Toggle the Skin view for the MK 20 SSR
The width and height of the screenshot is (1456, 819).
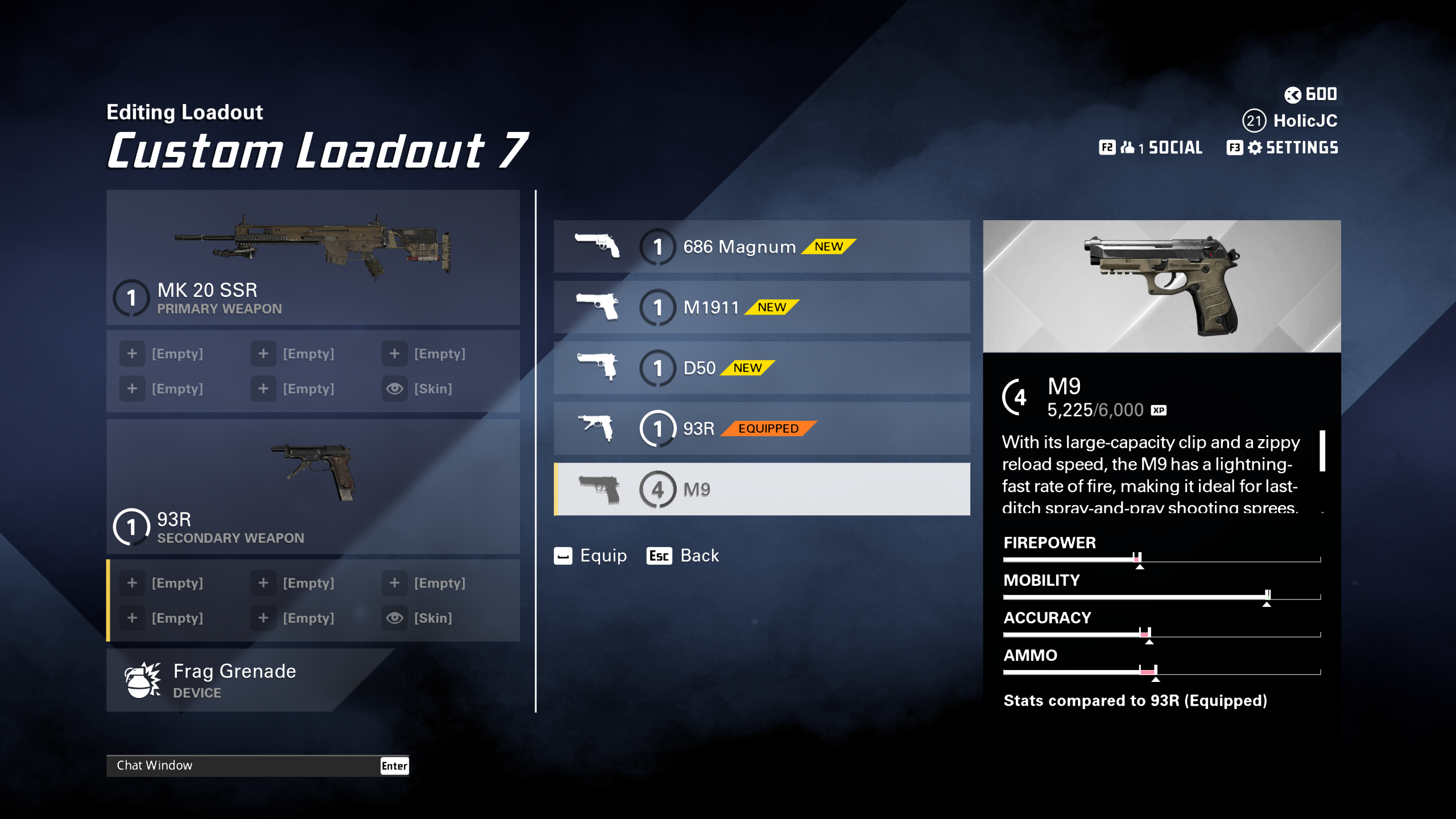[395, 388]
